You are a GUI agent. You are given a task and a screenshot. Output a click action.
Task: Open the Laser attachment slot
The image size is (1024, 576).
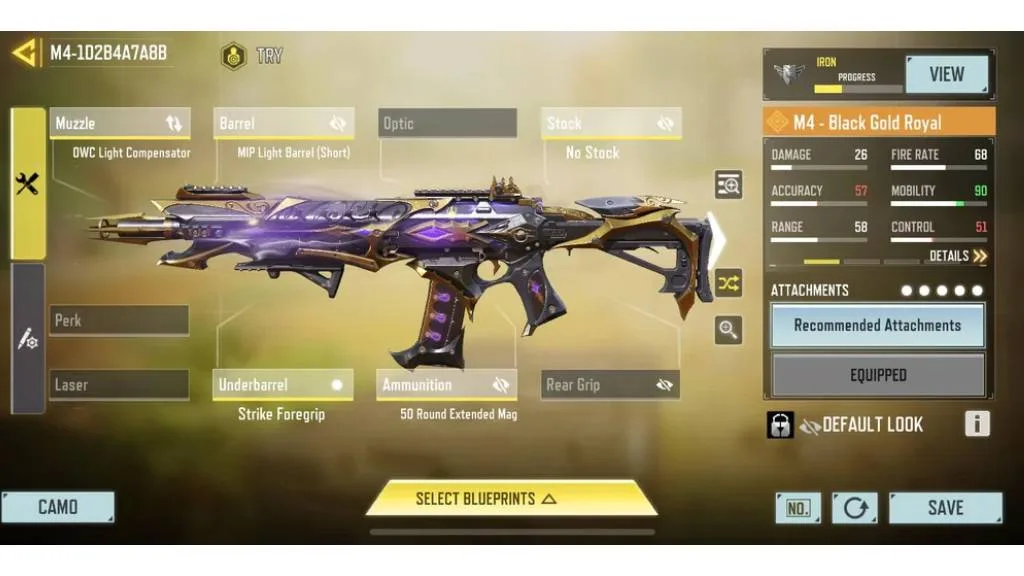119,385
